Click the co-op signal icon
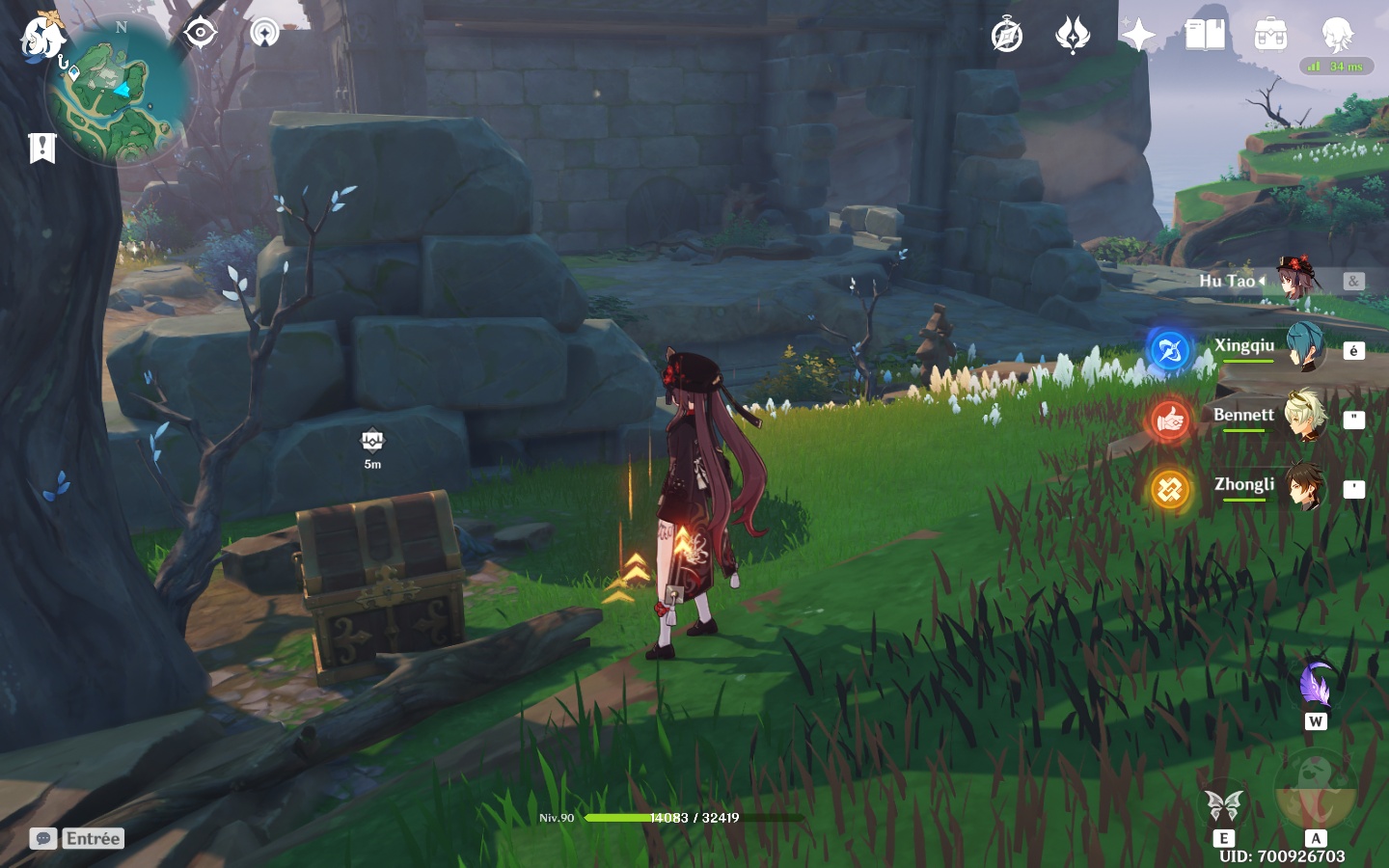The width and height of the screenshot is (1389, 868). pyautogui.click(x=264, y=33)
